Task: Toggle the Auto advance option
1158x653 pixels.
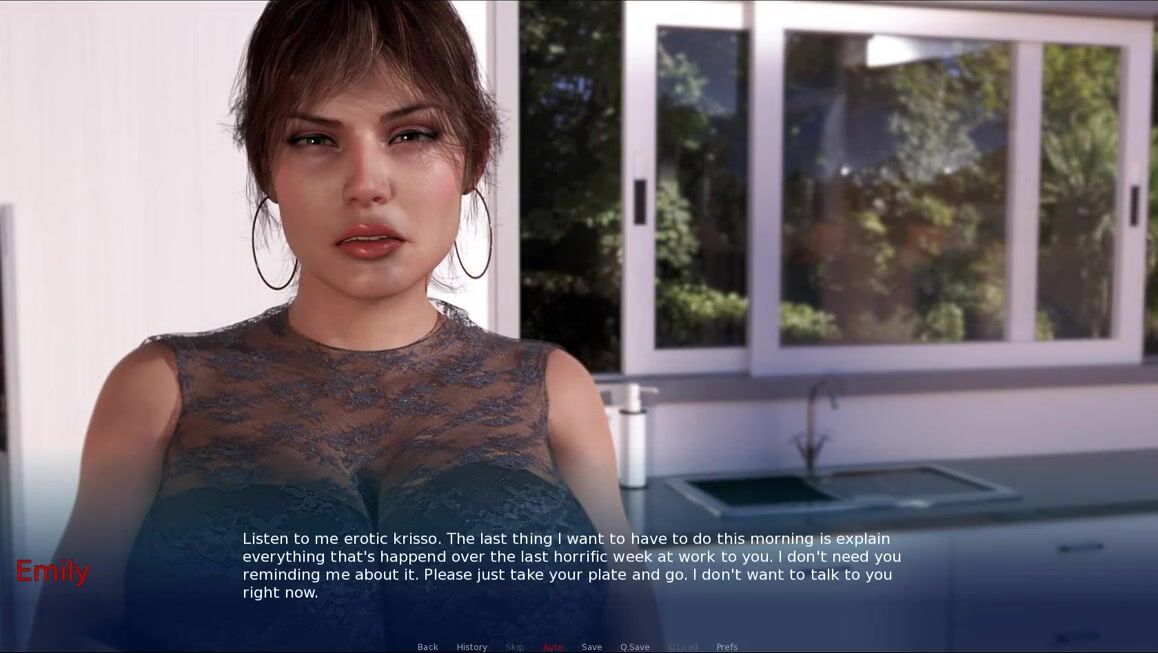Action: click(x=553, y=647)
